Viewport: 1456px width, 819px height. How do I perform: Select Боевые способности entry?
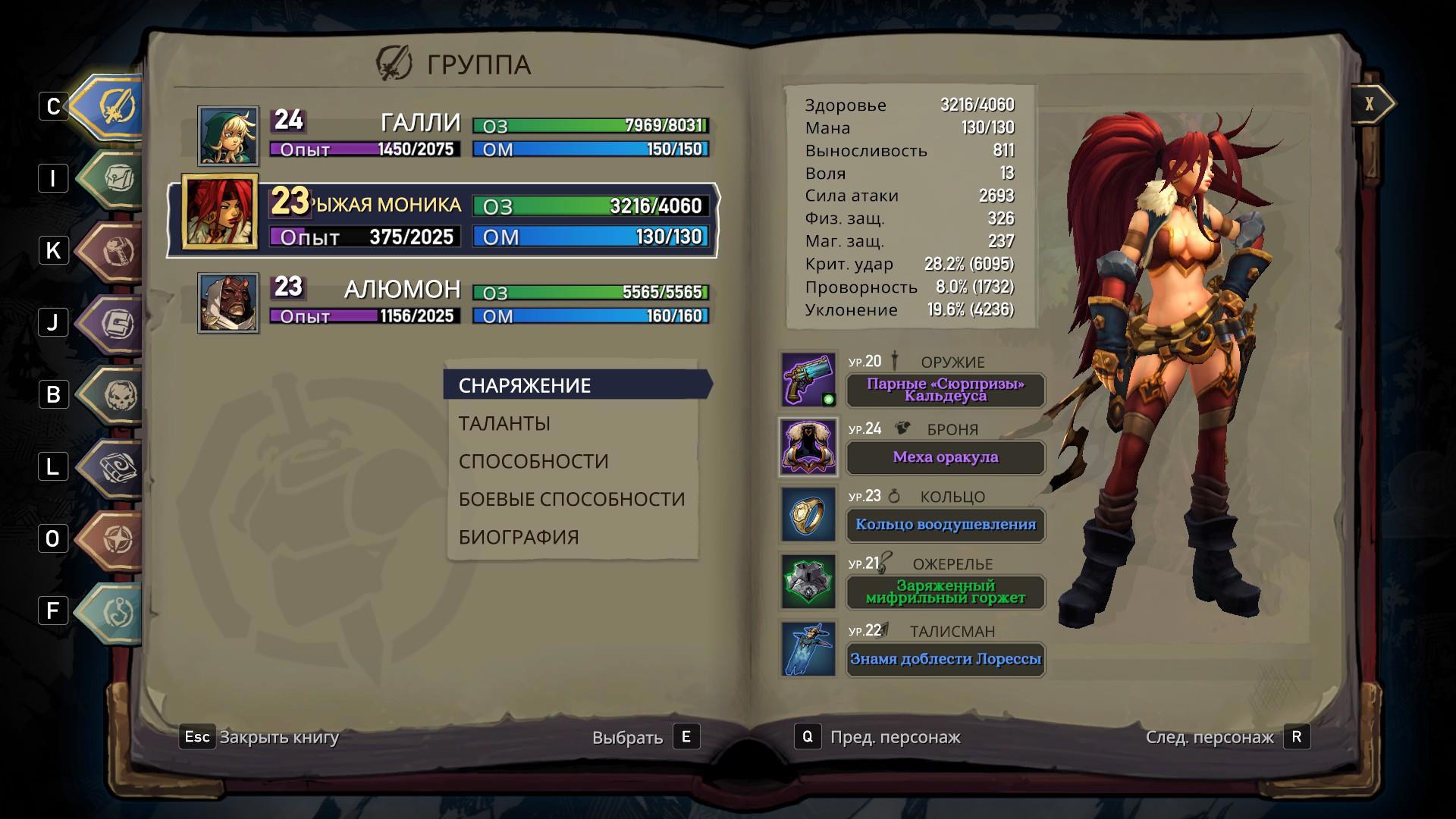[571, 499]
